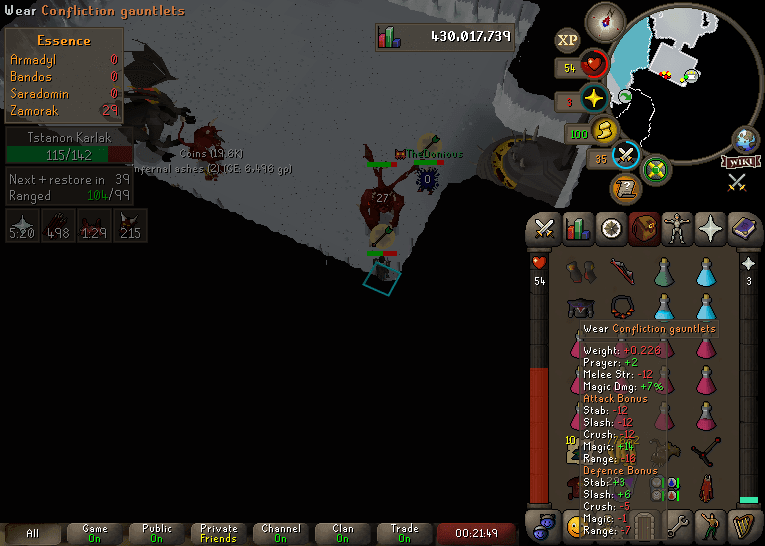Open the Combat Options tab
765x546 pixels.
(x=544, y=228)
